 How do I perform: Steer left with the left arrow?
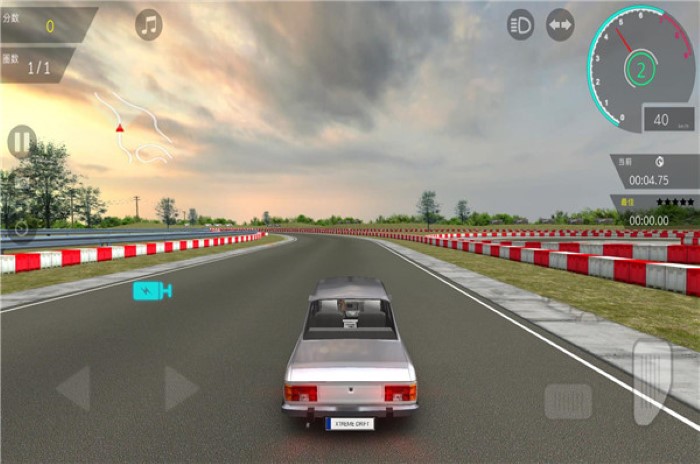[x=74, y=388]
